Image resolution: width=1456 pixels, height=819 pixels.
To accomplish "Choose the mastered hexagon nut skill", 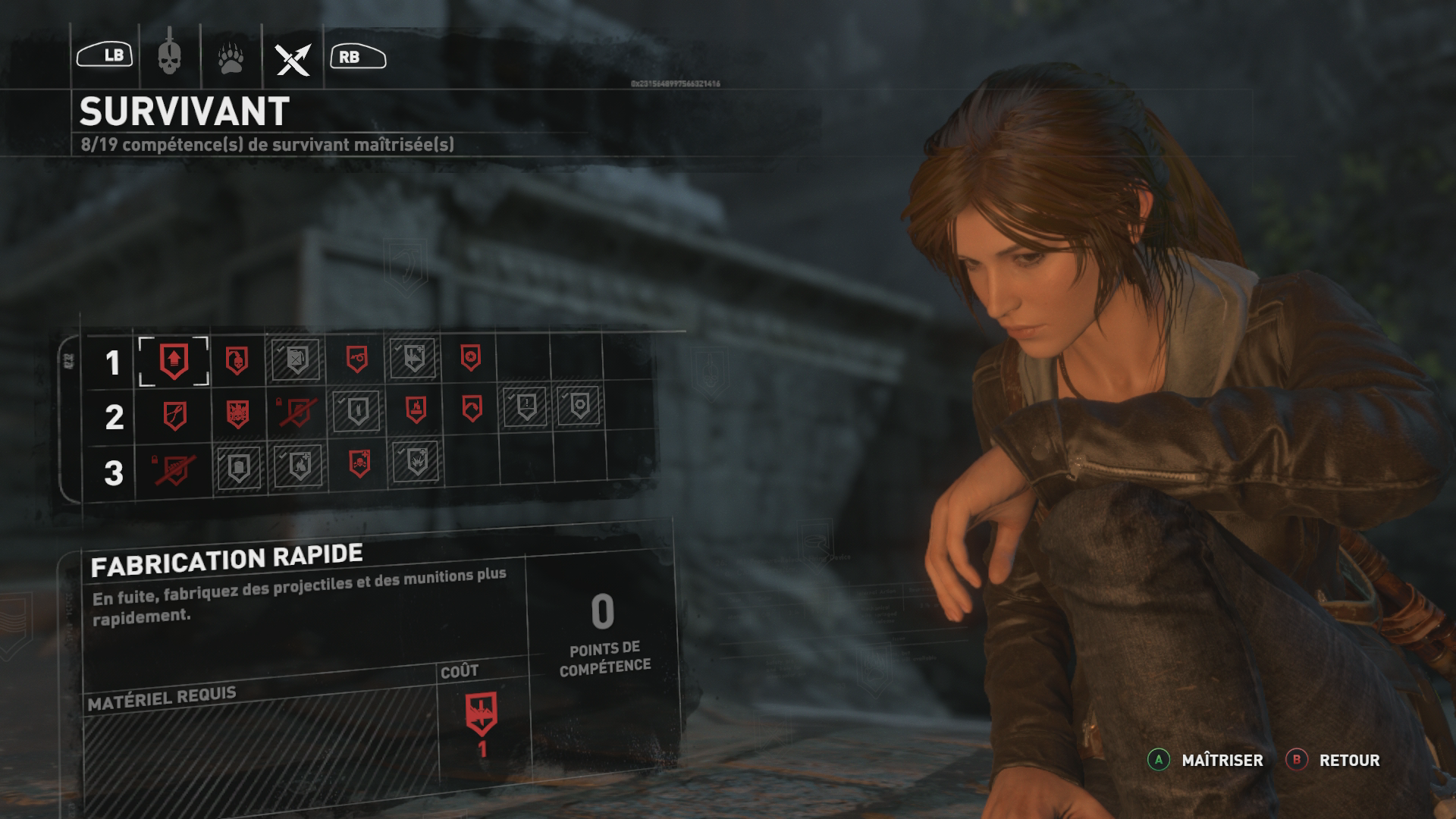I will tap(579, 406).
